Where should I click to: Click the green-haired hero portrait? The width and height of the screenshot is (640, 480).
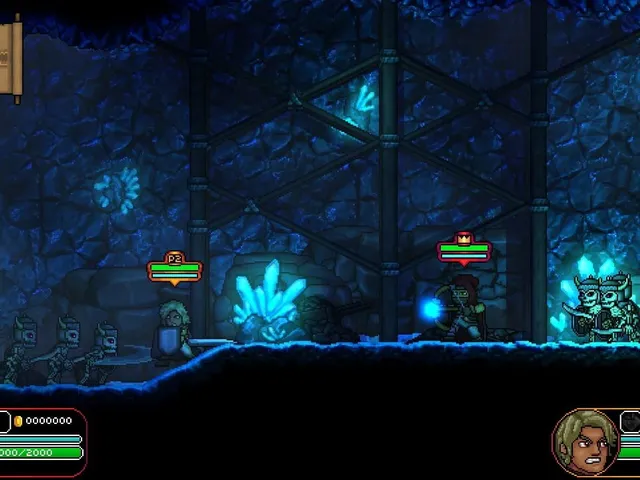(586, 443)
